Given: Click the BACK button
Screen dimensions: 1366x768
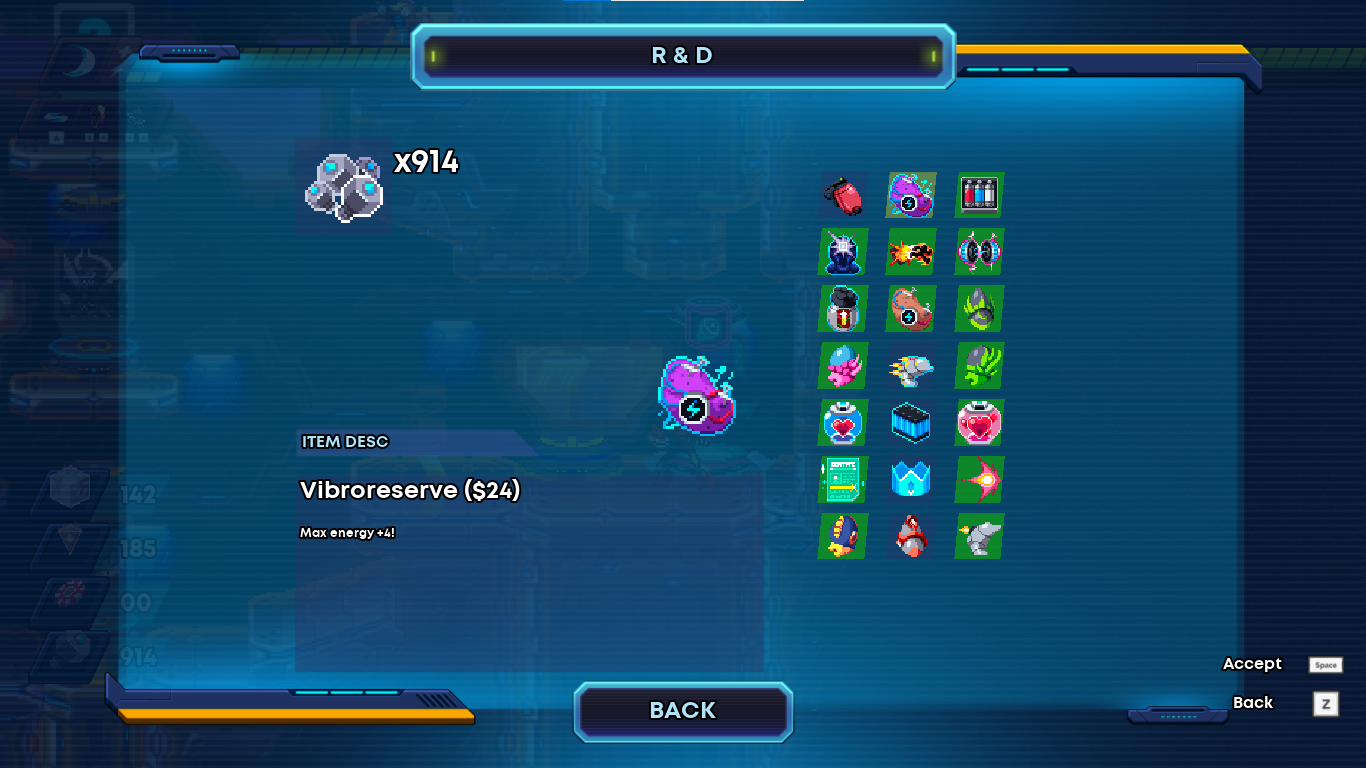Looking at the screenshot, I should coord(683,711).
